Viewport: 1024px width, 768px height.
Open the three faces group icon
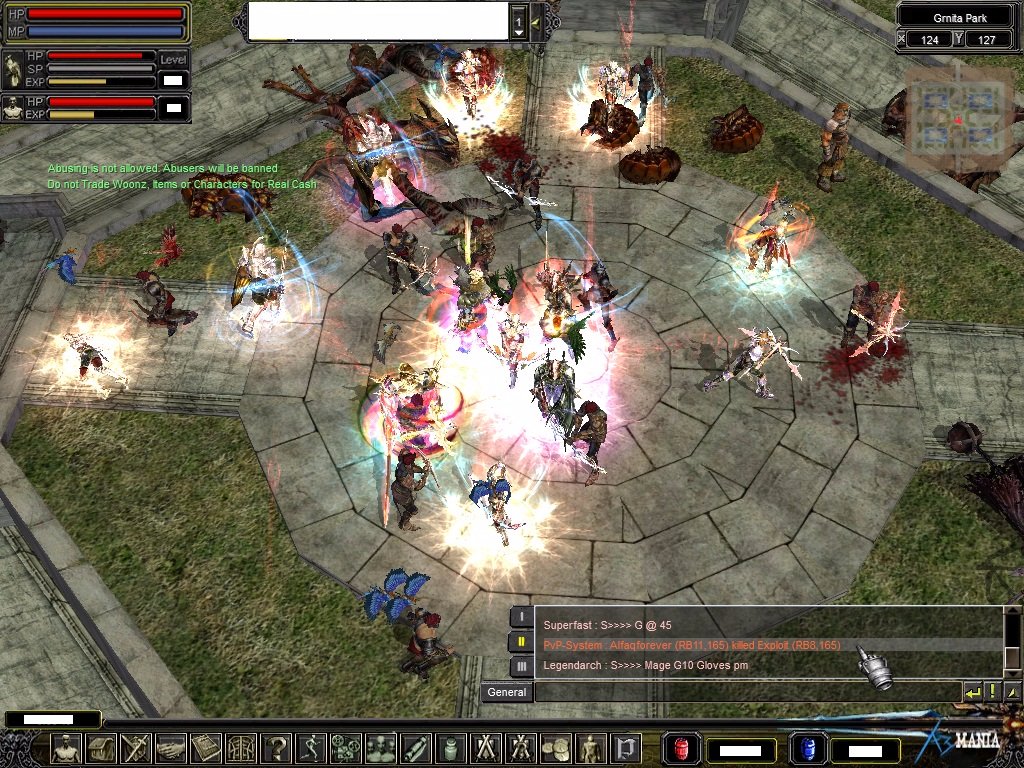(381, 748)
